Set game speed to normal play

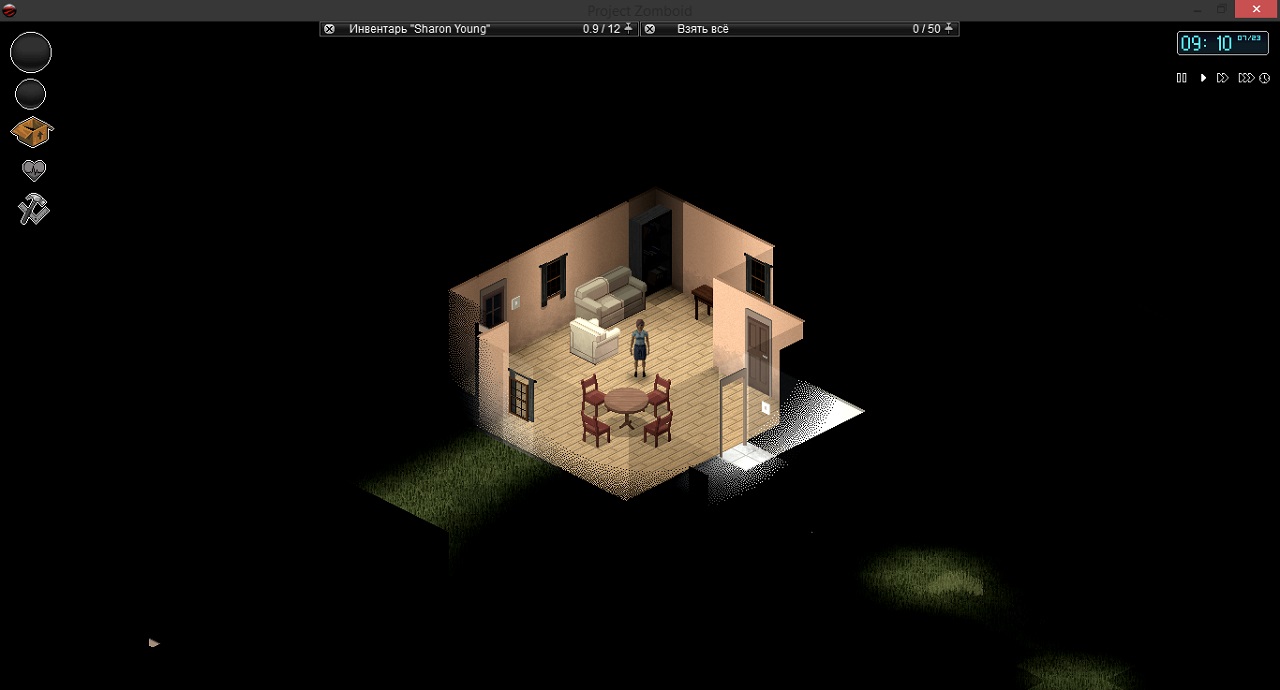(x=1203, y=78)
